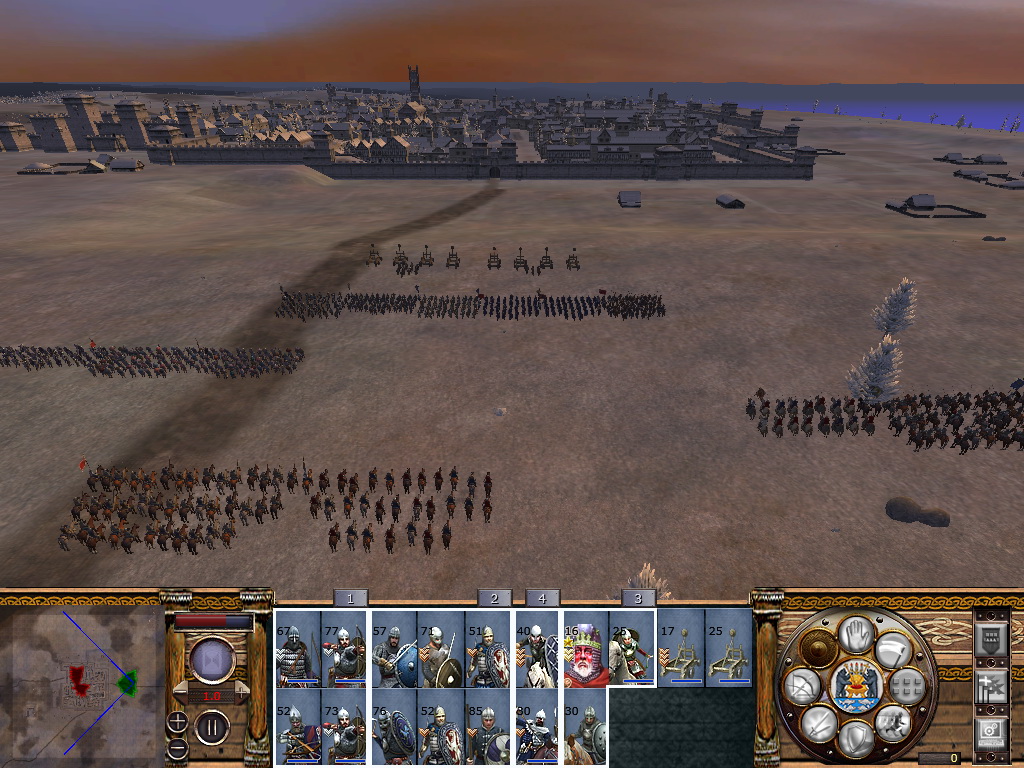
Task: Select group 3 tab
Action: point(638,598)
